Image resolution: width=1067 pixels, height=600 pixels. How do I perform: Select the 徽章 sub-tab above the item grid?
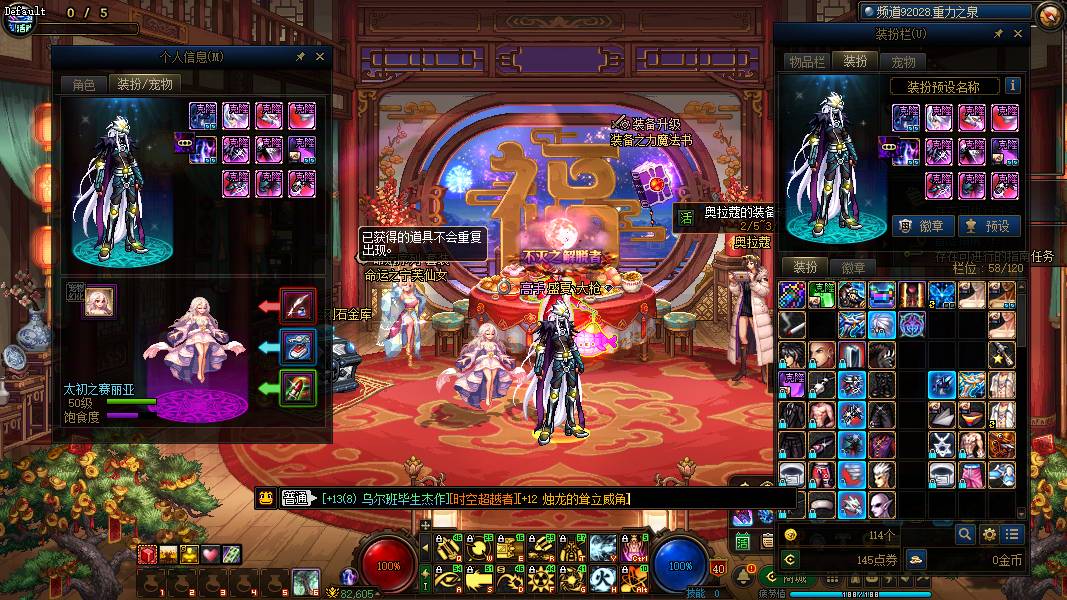click(x=853, y=268)
